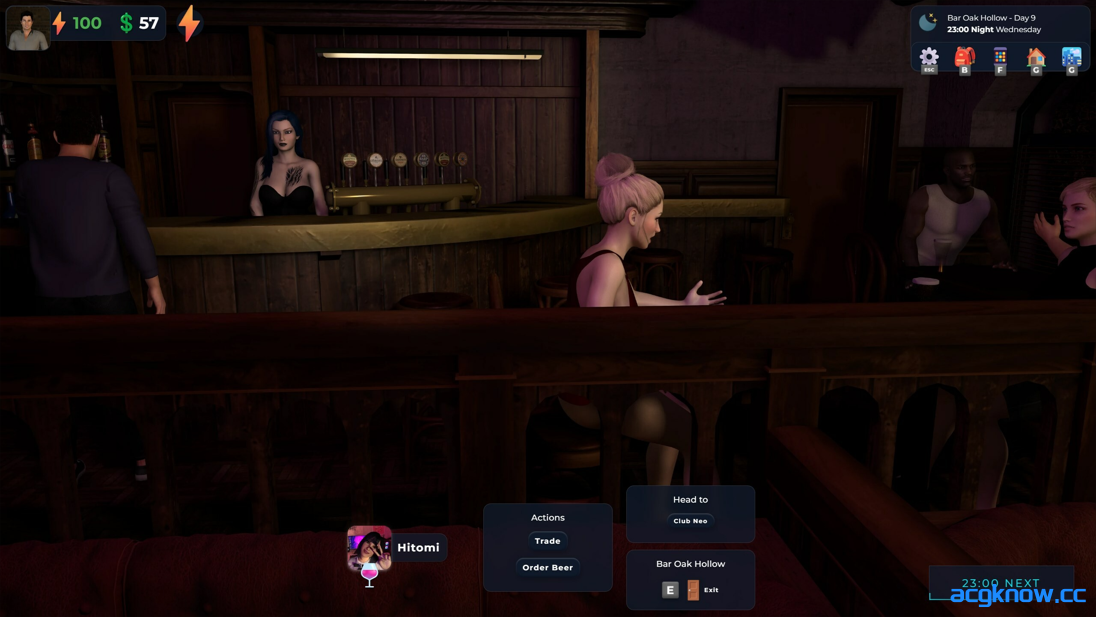Open the red backpack inventory
Screen dimensions: 1096x617
click(964, 57)
